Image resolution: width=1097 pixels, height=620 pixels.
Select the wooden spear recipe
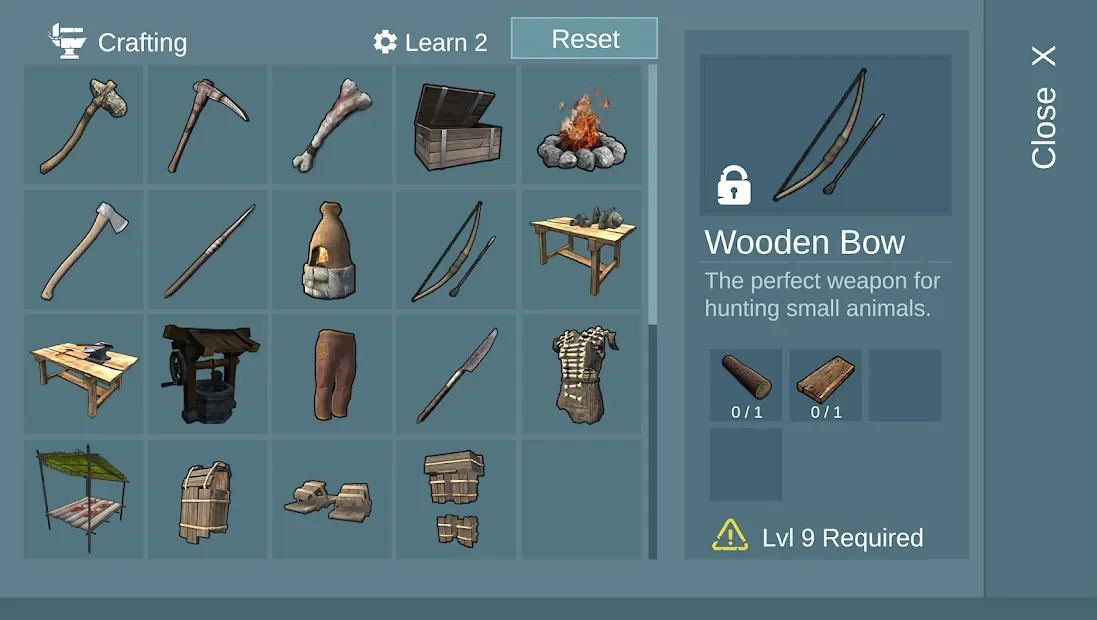(x=209, y=250)
